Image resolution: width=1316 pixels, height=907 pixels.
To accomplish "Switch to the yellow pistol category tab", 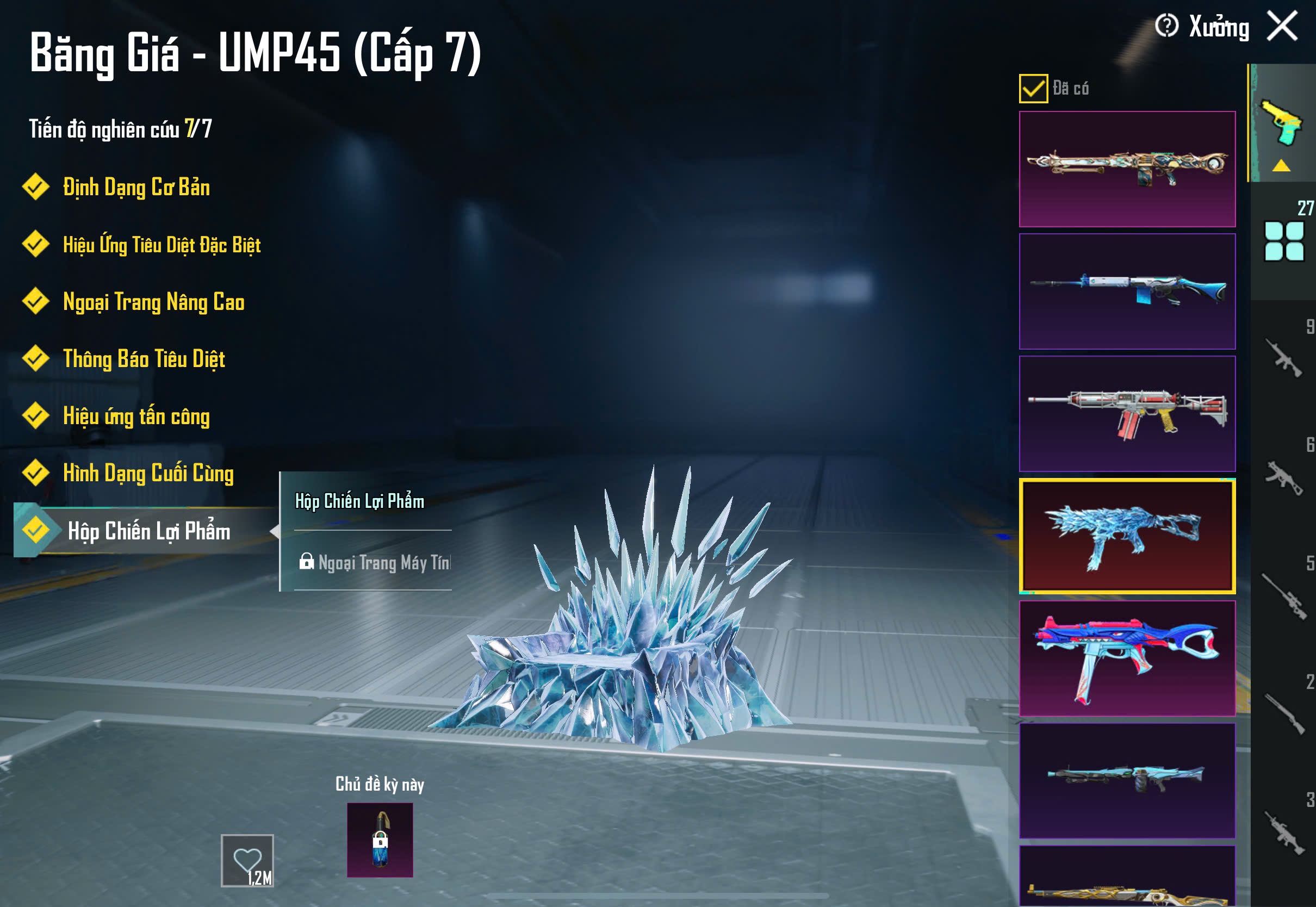I will tap(1281, 123).
